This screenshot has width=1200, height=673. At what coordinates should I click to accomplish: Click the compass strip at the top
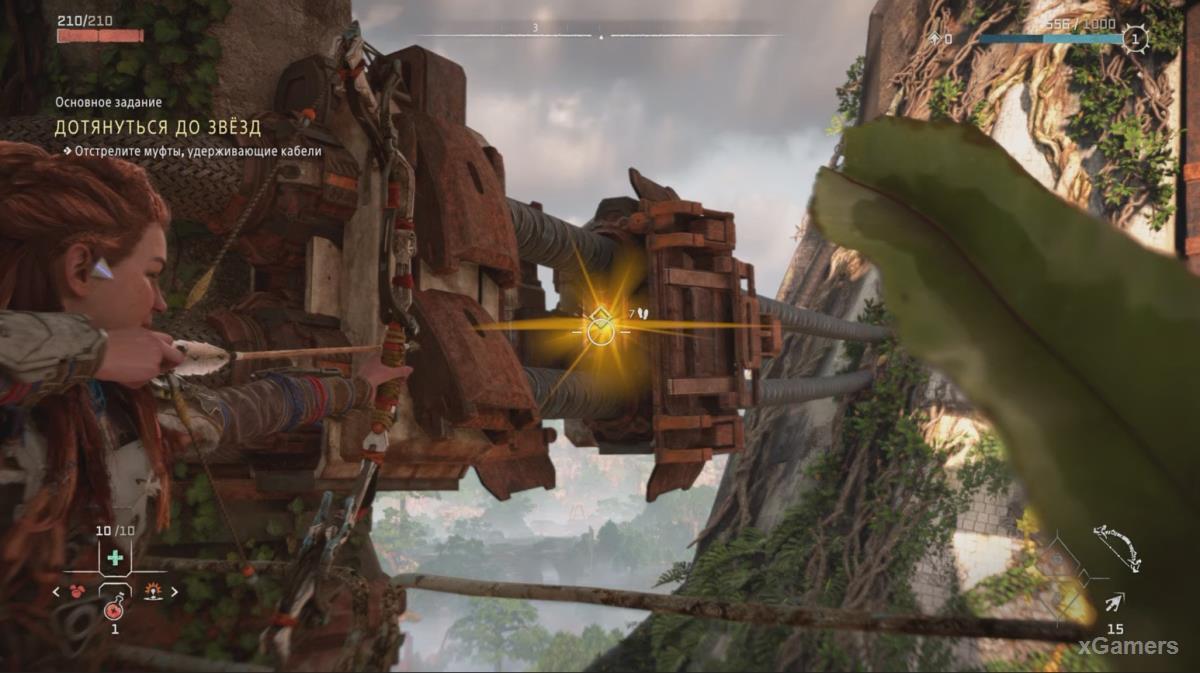point(600,35)
